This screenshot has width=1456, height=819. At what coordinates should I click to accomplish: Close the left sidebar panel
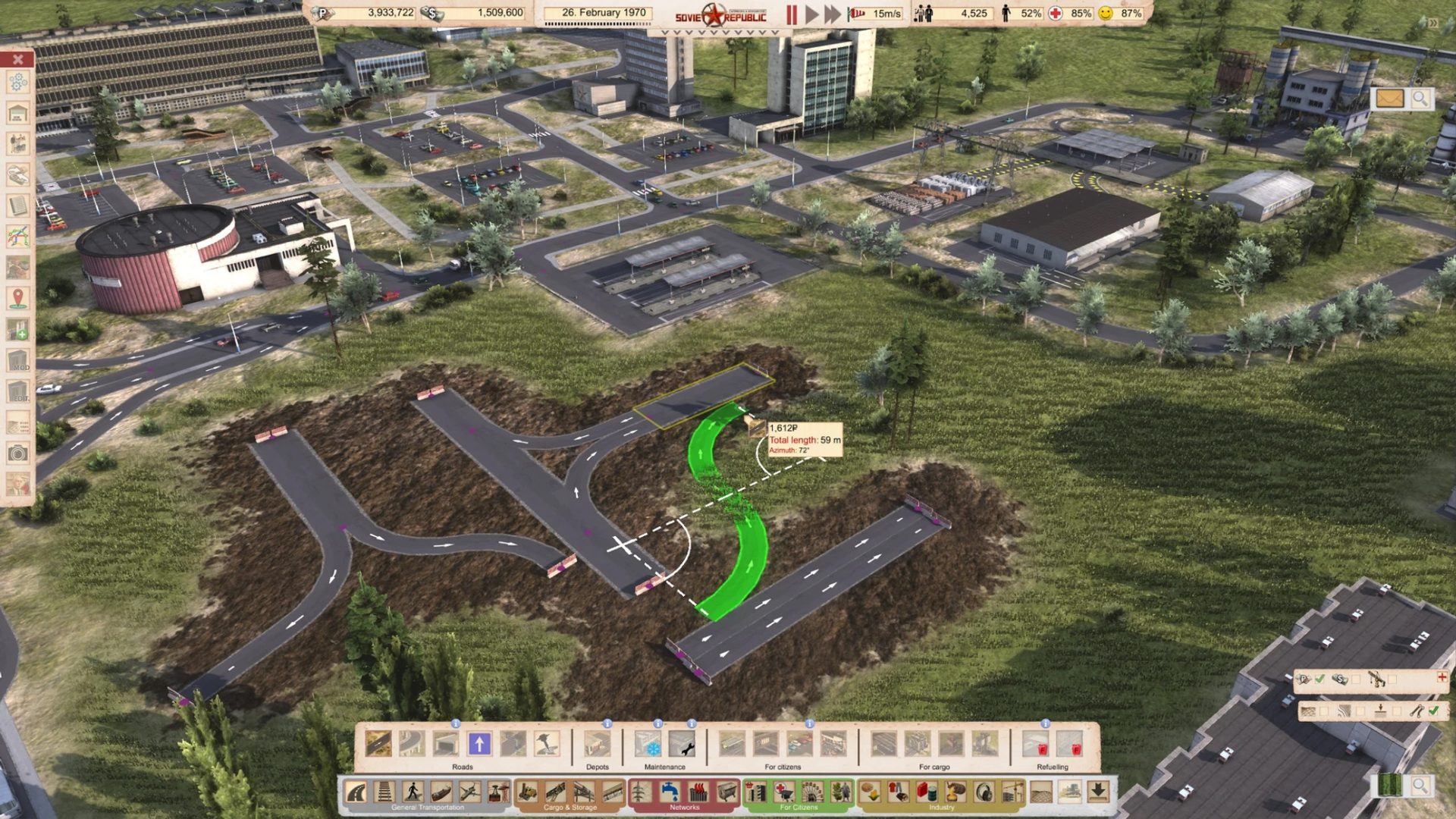pos(18,59)
